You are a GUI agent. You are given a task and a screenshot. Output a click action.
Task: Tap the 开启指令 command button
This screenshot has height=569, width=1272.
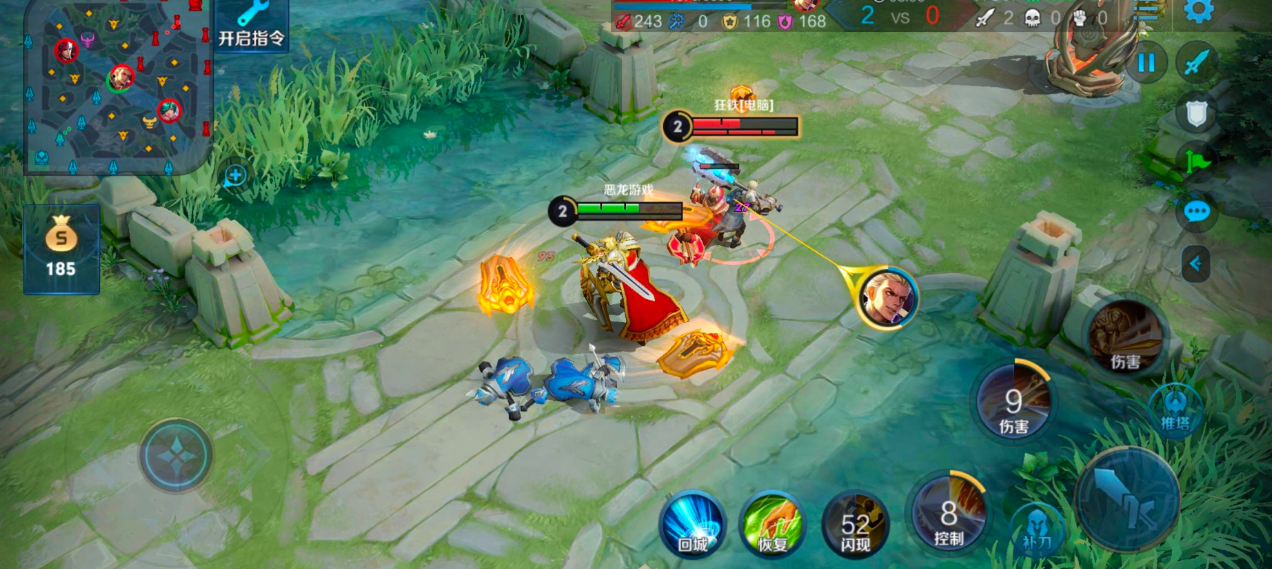point(251,25)
